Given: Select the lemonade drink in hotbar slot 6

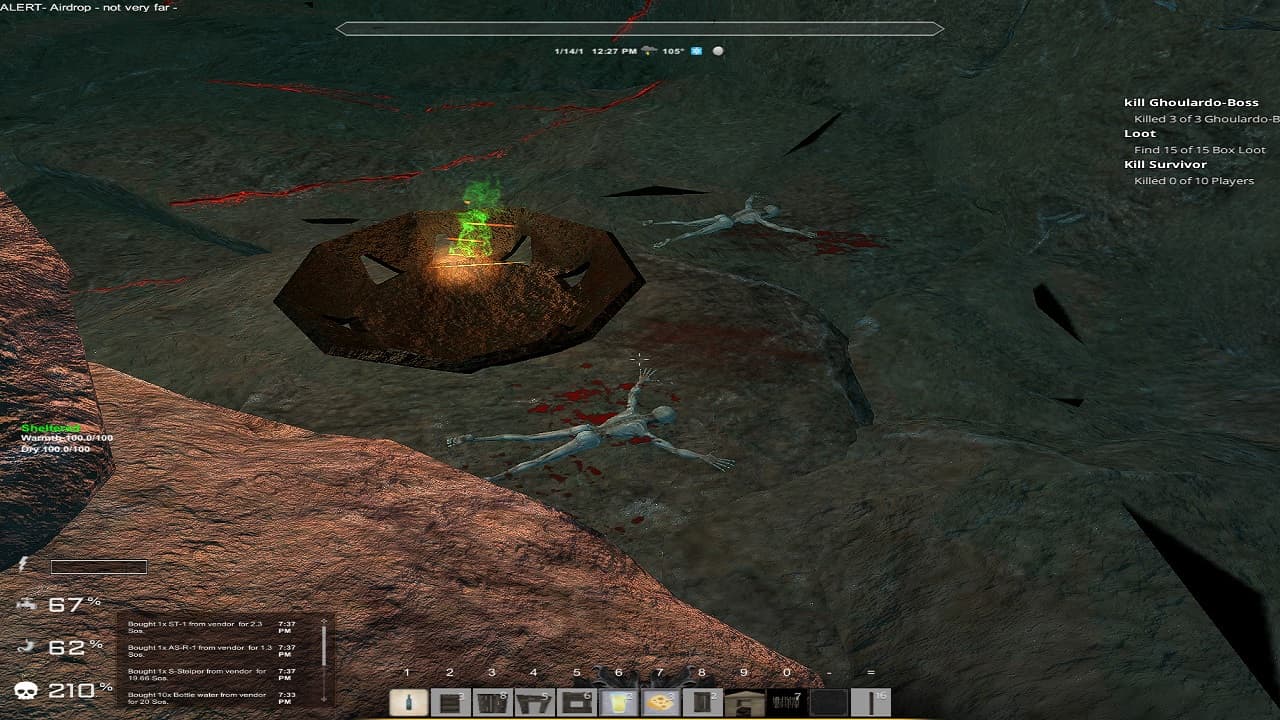Looking at the screenshot, I should [x=617, y=702].
